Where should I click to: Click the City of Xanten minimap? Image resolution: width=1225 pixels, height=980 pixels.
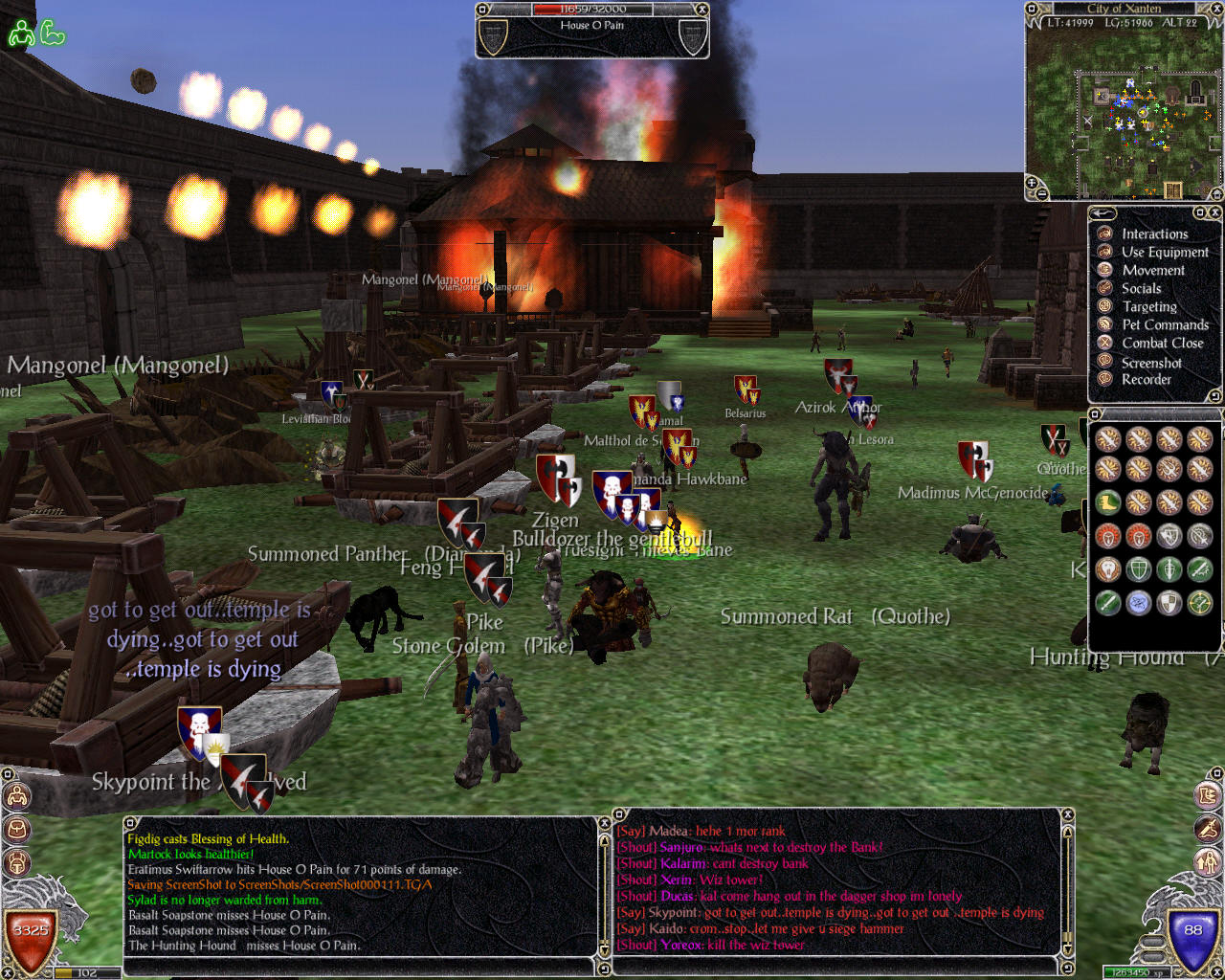(x=1125, y=105)
